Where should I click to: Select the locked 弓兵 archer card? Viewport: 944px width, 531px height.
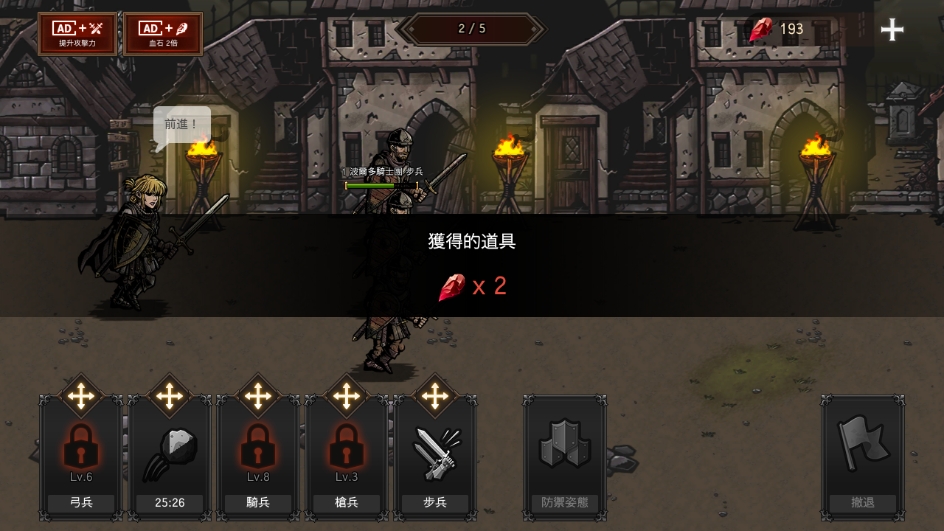point(81,455)
